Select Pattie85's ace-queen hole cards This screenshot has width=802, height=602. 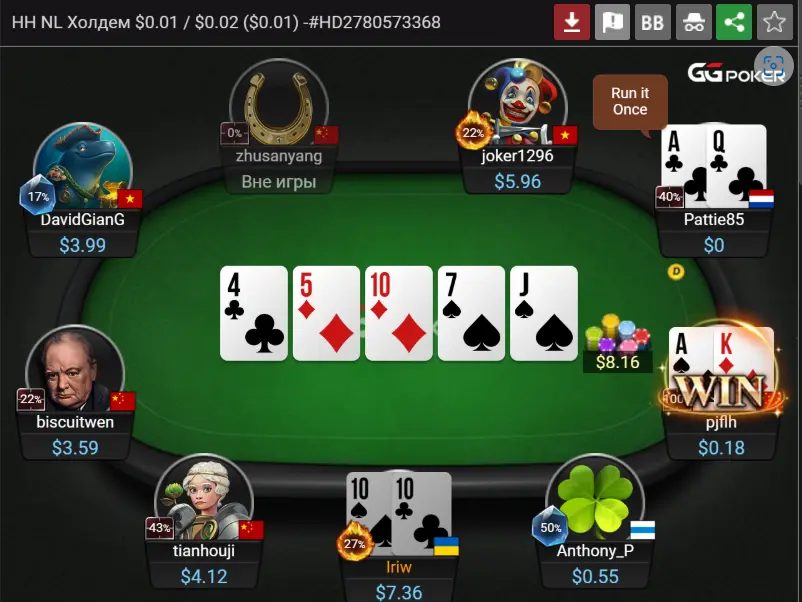[x=713, y=165]
